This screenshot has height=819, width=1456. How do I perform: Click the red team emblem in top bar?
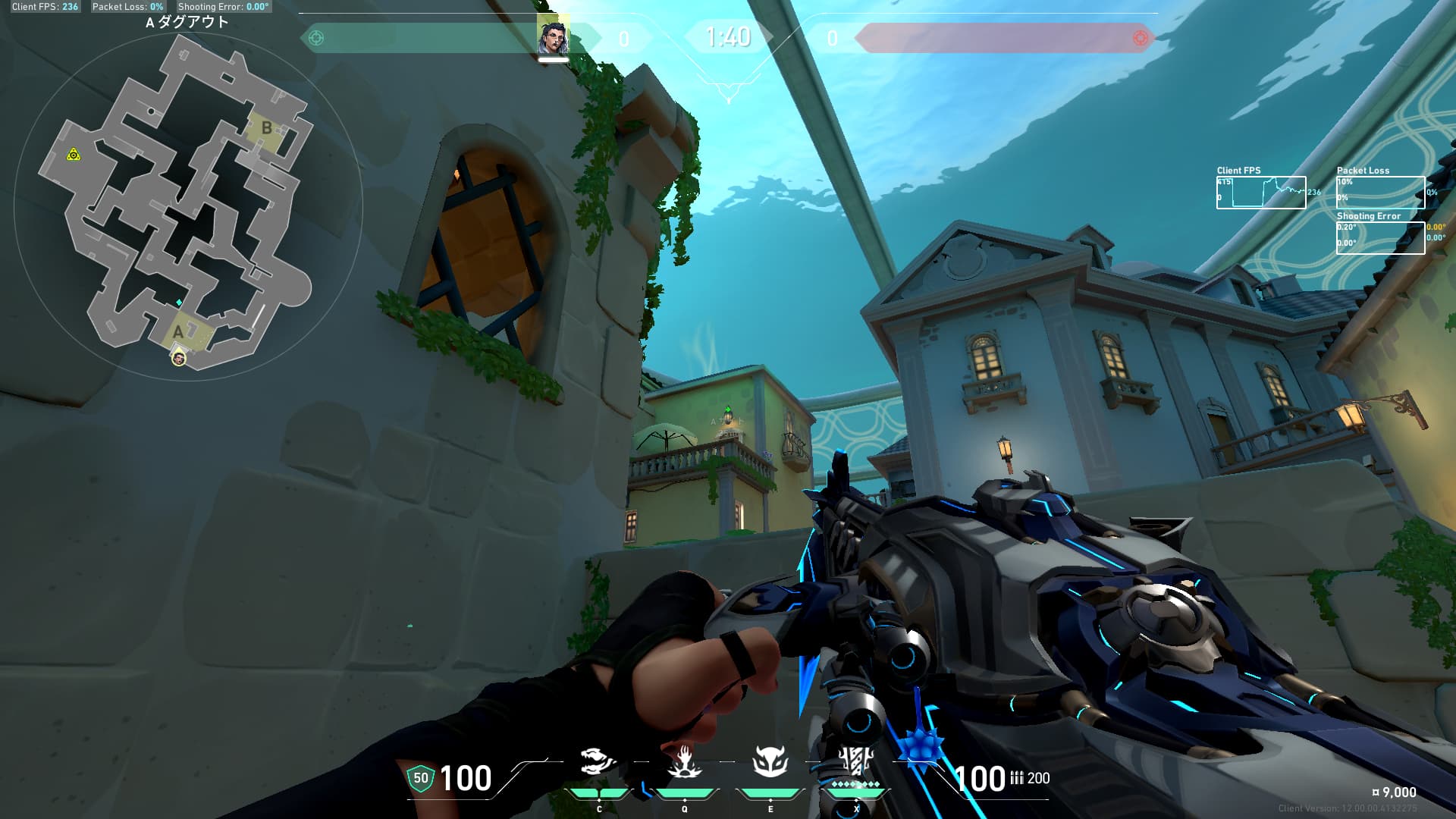1140,38
